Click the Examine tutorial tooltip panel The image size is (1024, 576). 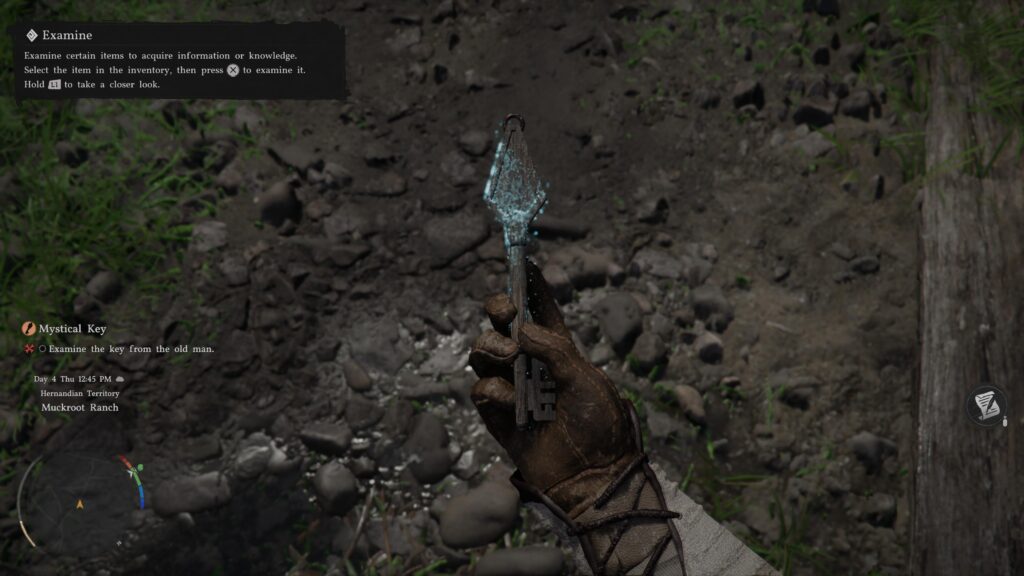click(x=180, y=61)
